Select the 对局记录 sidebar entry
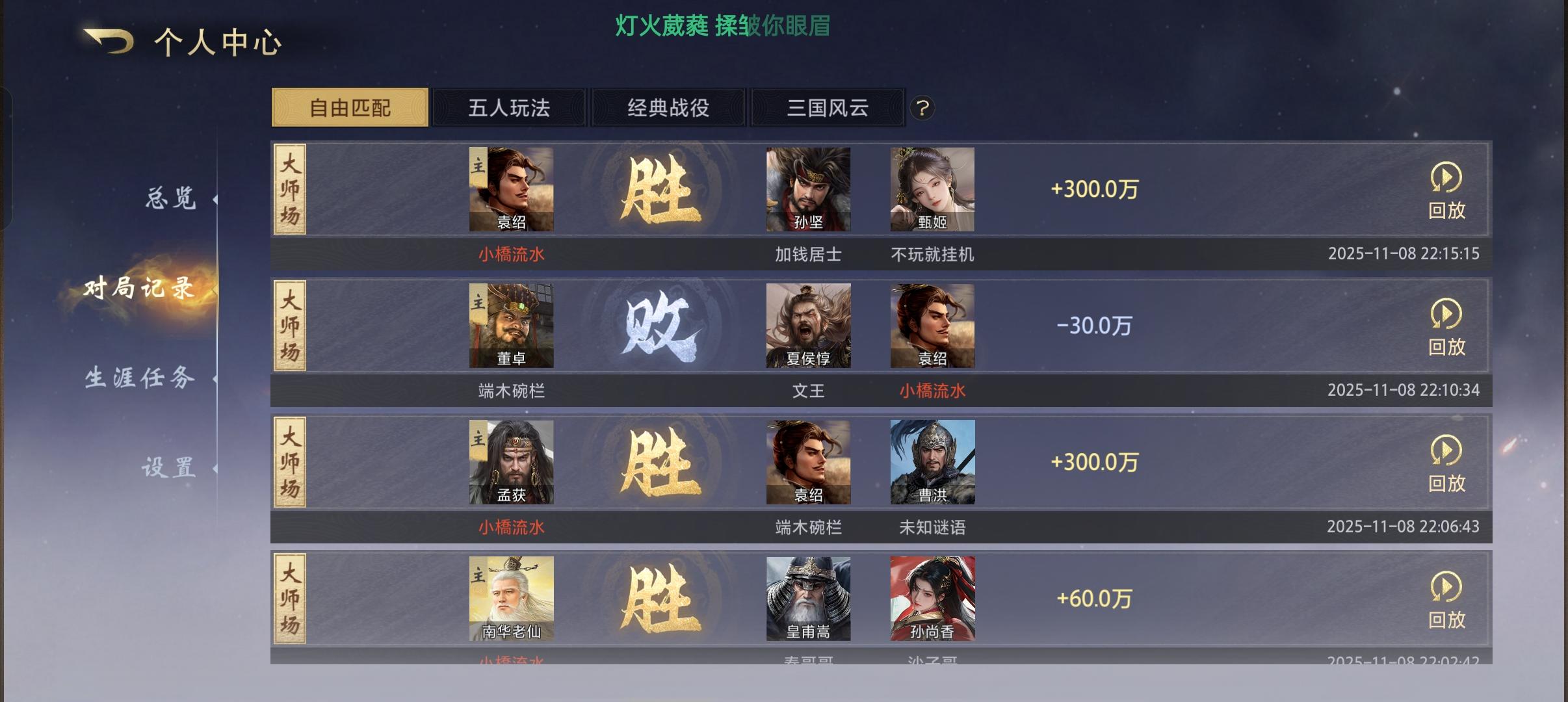 (x=138, y=288)
